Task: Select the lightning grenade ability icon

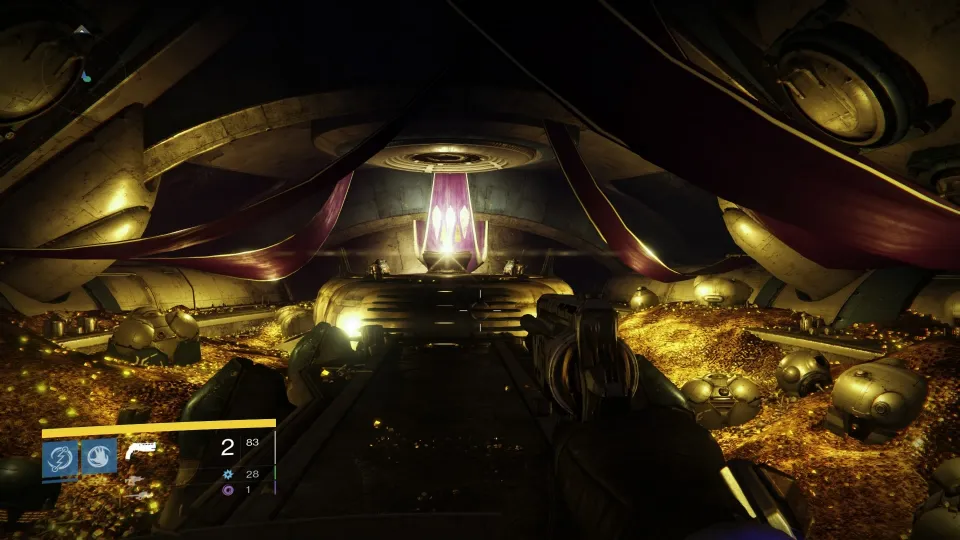Action: (60, 458)
